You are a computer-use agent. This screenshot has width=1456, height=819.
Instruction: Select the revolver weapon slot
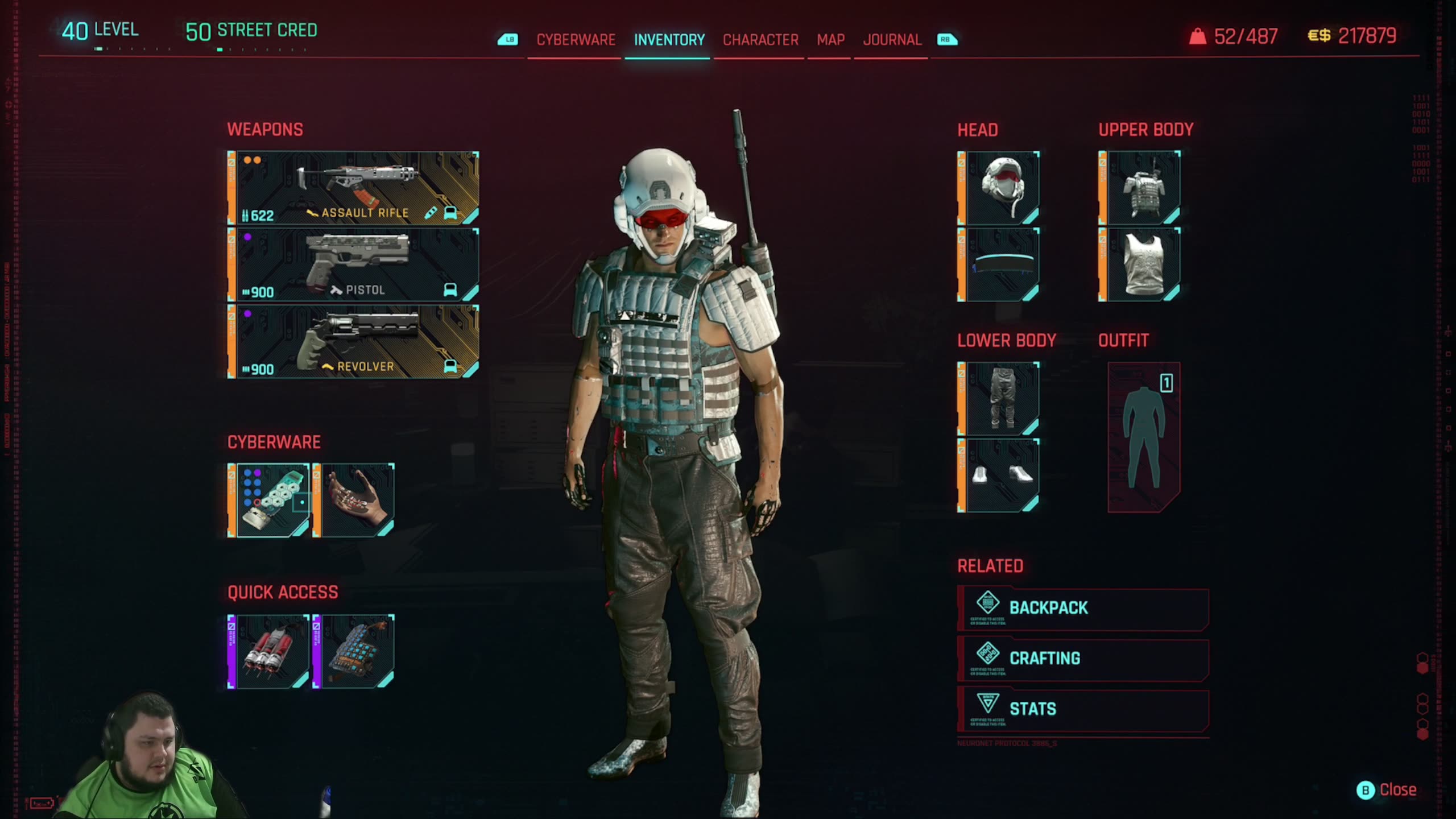[354, 342]
